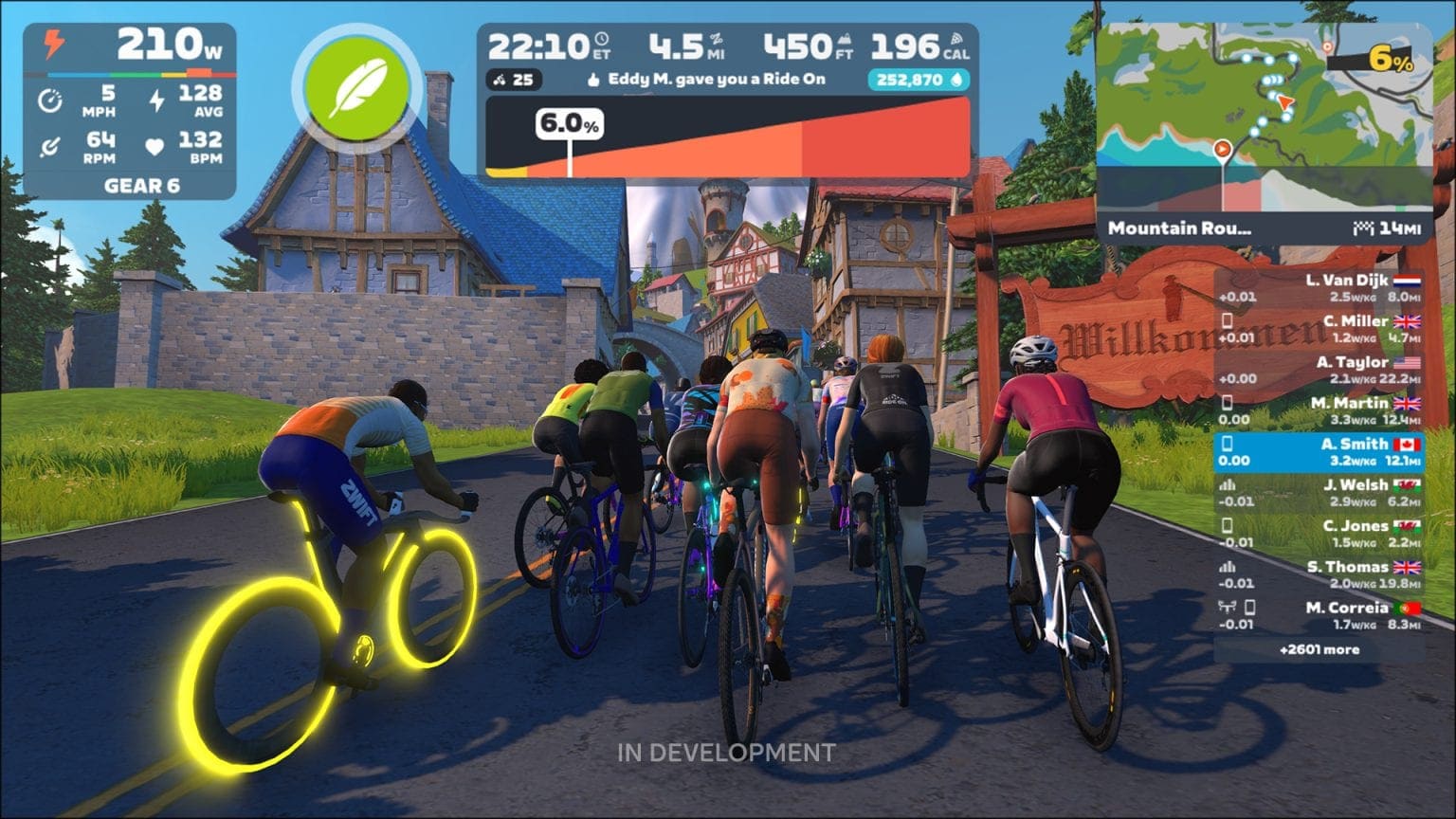This screenshot has width=1456, height=819.
Task: Click the phone icon beside C. Miller
Action: pos(1226,319)
